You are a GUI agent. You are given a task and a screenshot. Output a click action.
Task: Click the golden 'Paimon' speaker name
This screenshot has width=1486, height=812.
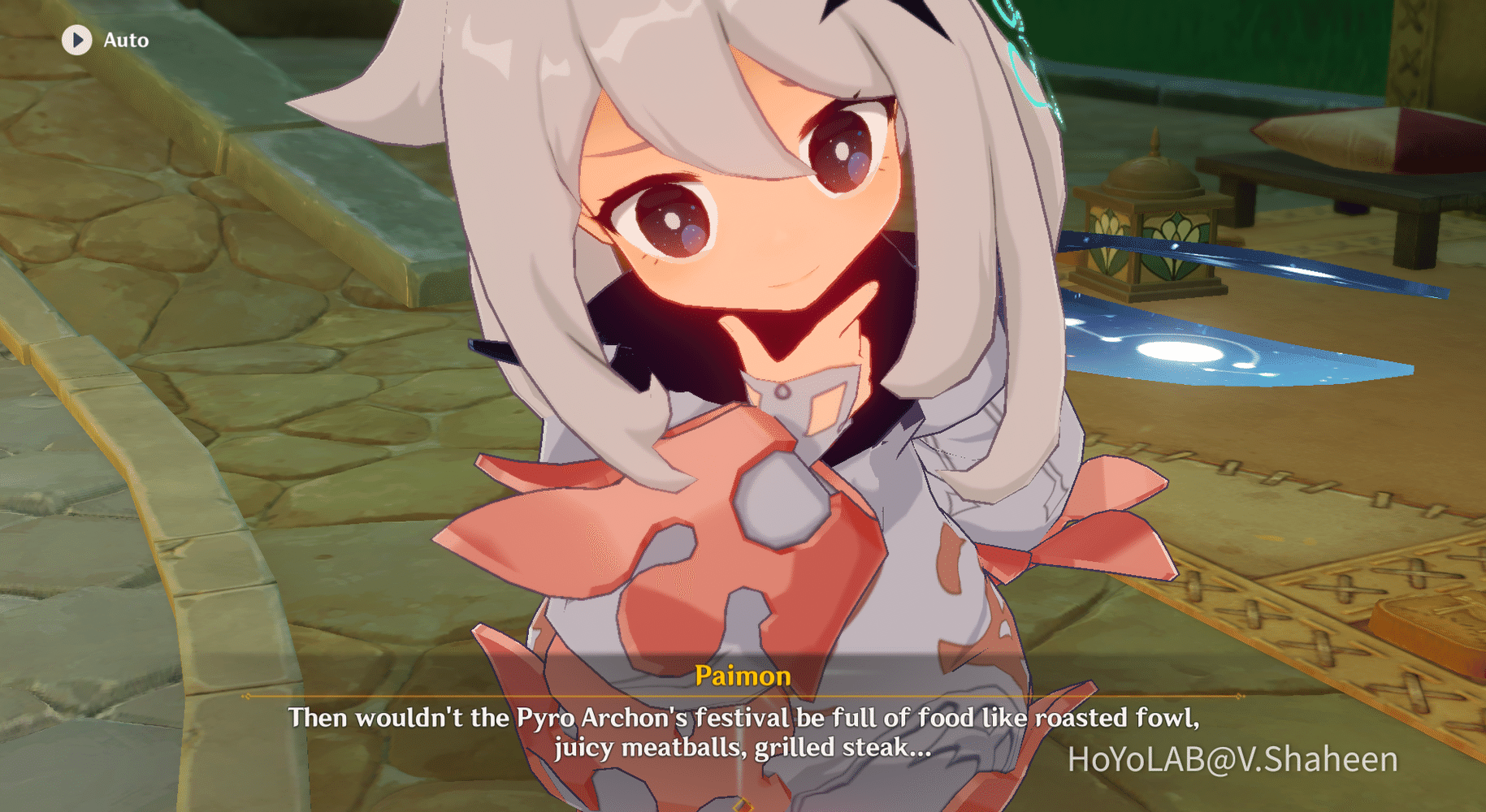[742, 676]
